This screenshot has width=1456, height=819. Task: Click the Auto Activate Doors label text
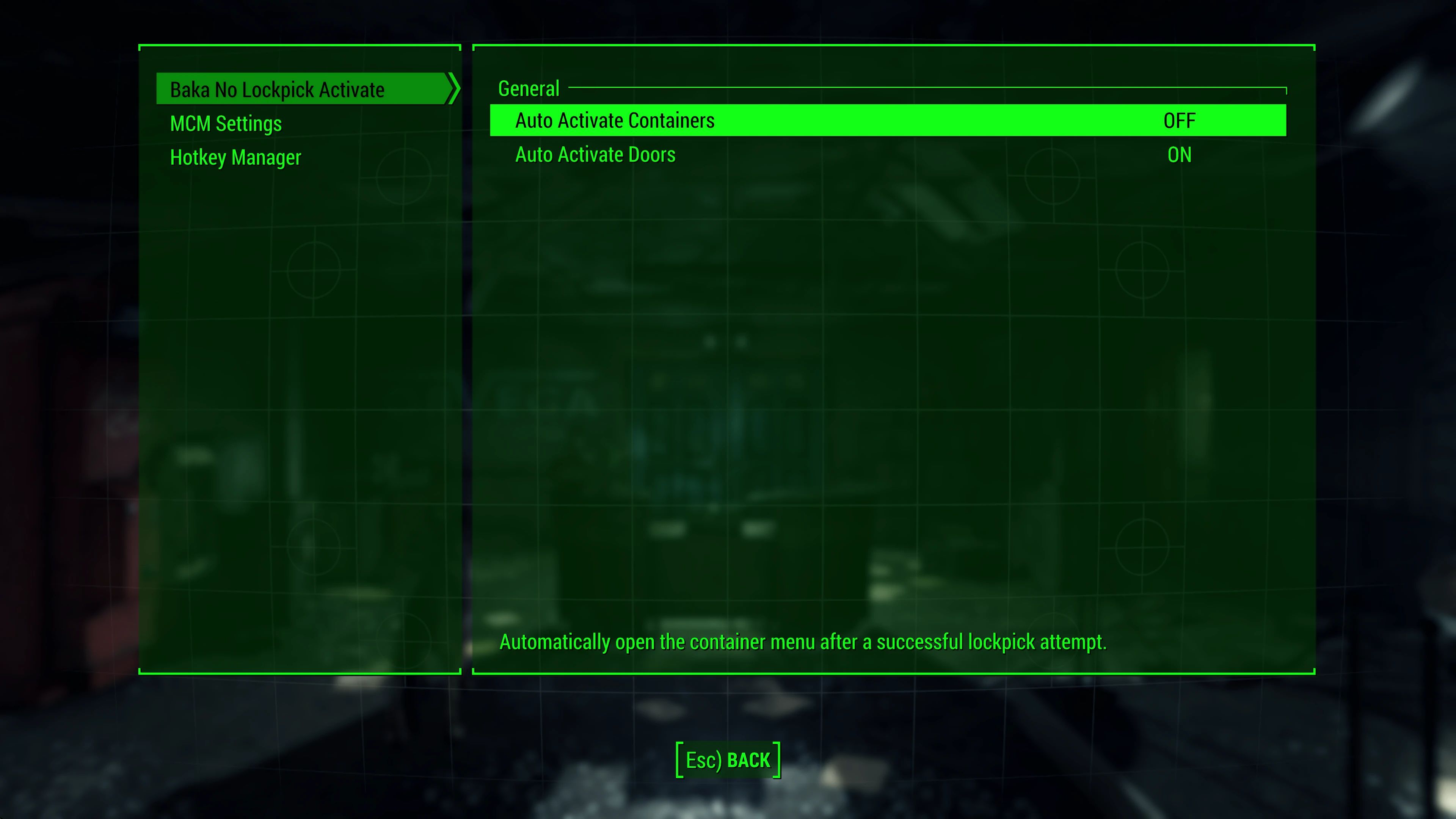tap(595, 154)
